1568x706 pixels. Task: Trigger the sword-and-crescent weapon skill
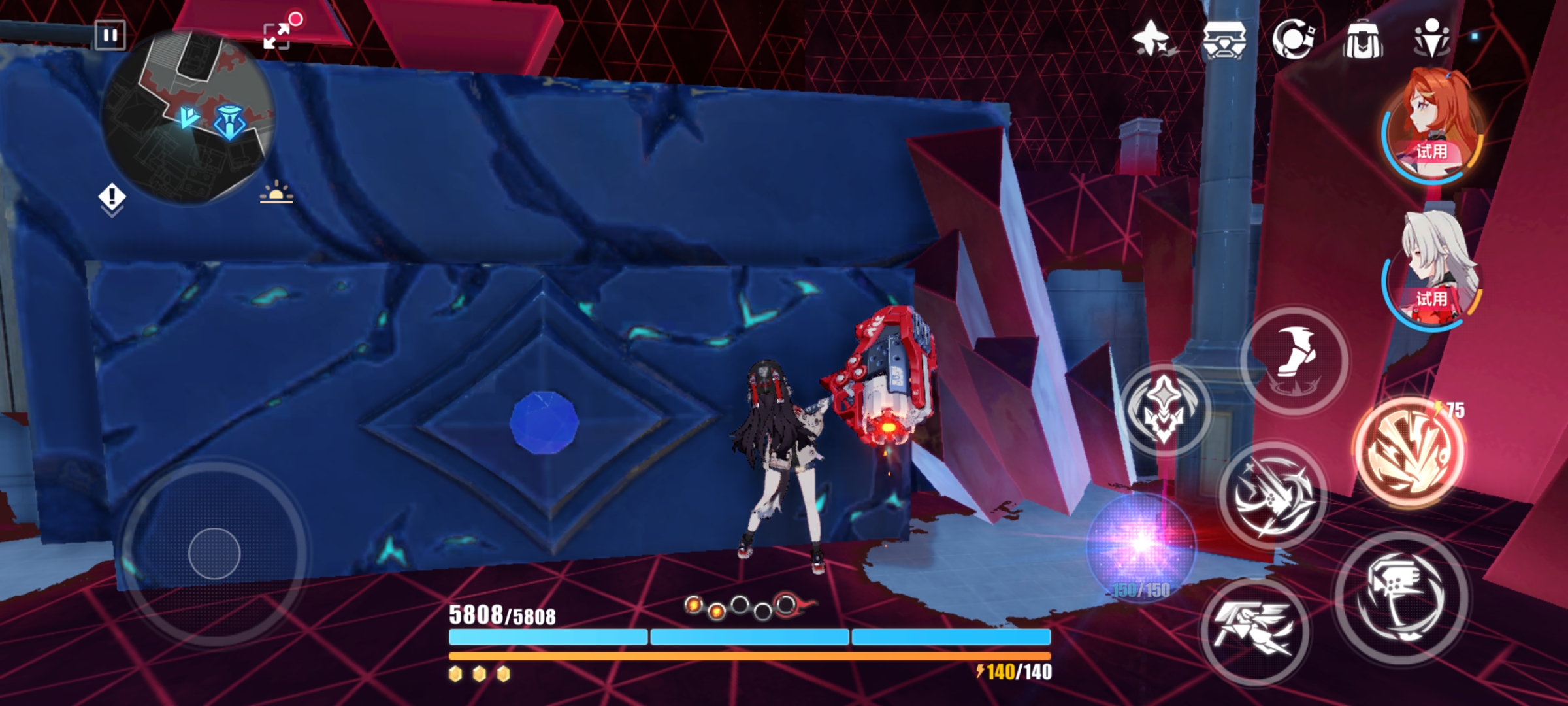pyautogui.click(x=1272, y=496)
